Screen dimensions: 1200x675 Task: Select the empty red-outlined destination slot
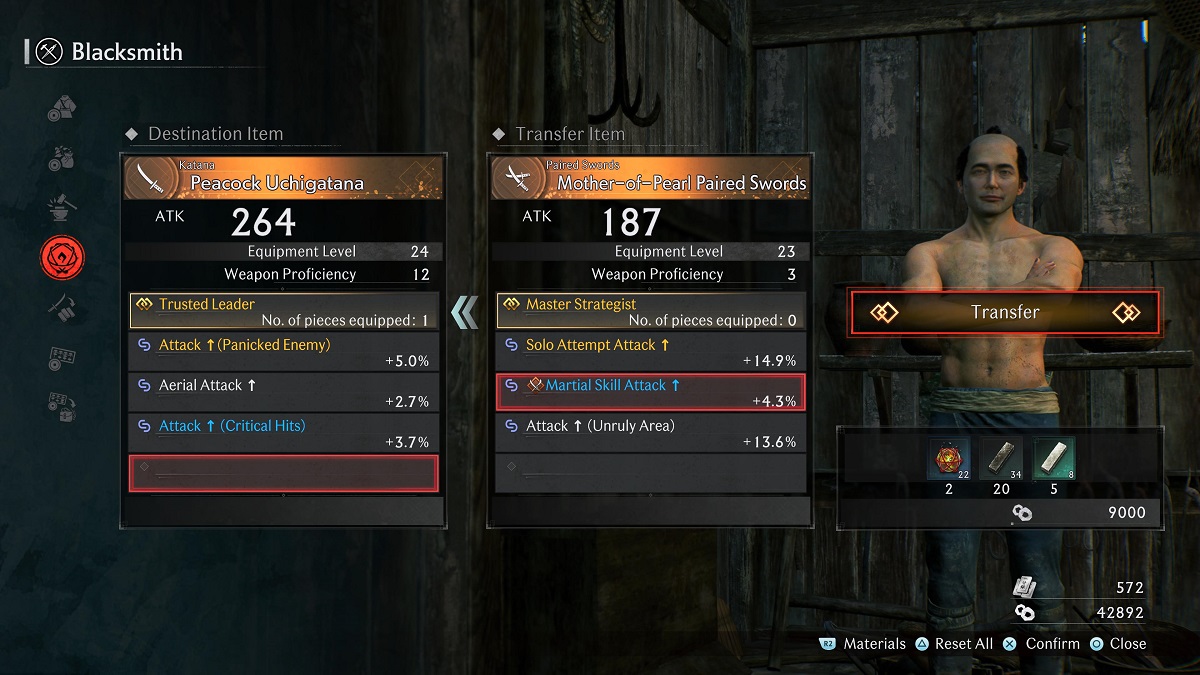point(283,473)
